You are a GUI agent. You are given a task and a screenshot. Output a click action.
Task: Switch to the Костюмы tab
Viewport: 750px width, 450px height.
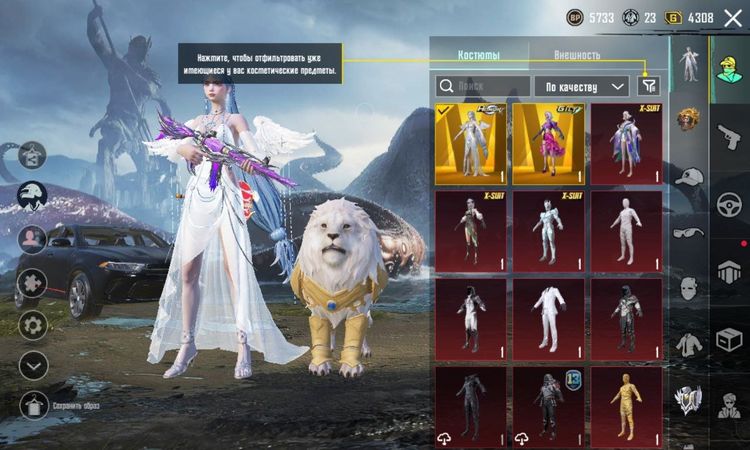478,55
